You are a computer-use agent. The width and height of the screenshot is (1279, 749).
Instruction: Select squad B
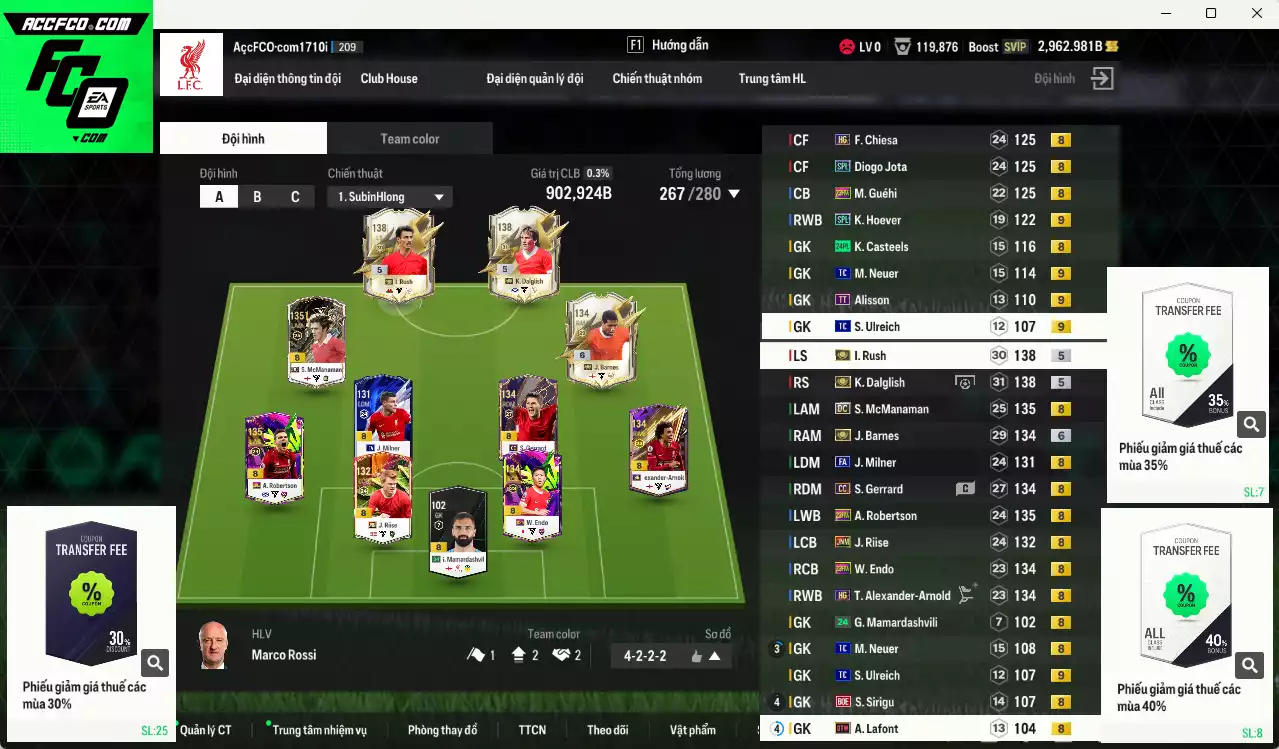coord(257,197)
